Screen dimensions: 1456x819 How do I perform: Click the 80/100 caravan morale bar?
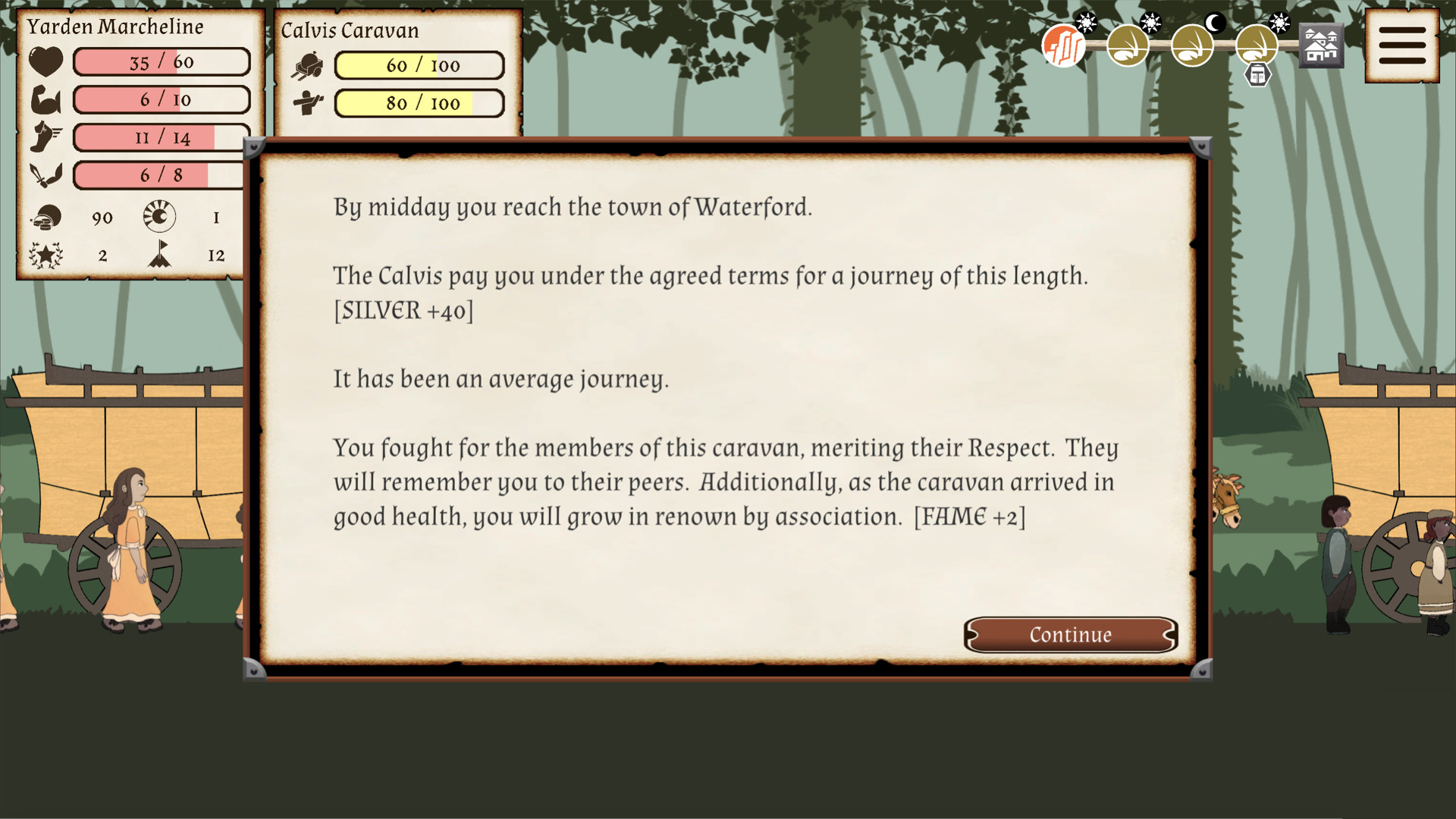coord(419,103)
